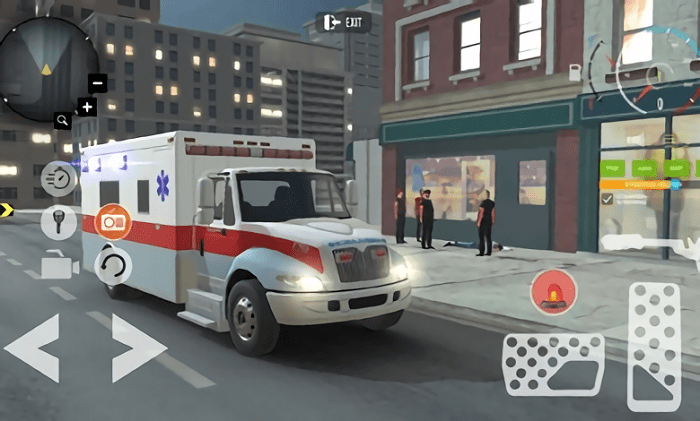Tap the magnifier icon beside the minimap
This screenshot has height=421, width=700.
(x=63, y=120)
